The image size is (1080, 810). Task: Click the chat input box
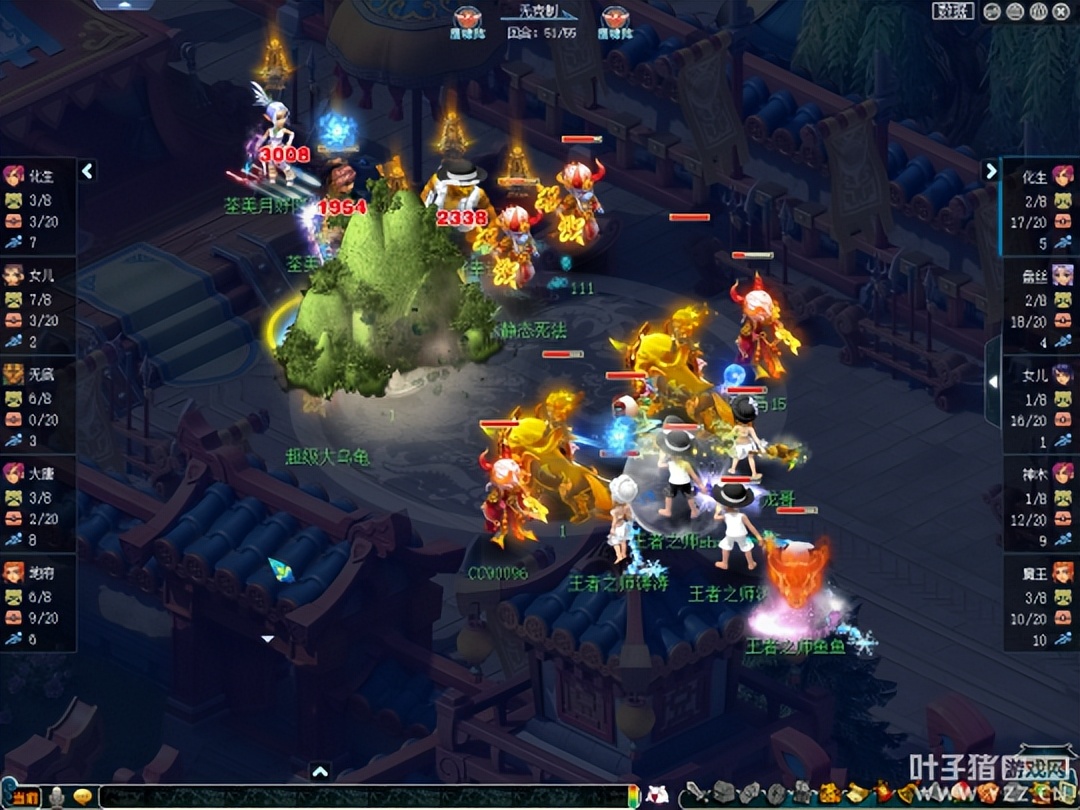(360, 797)
